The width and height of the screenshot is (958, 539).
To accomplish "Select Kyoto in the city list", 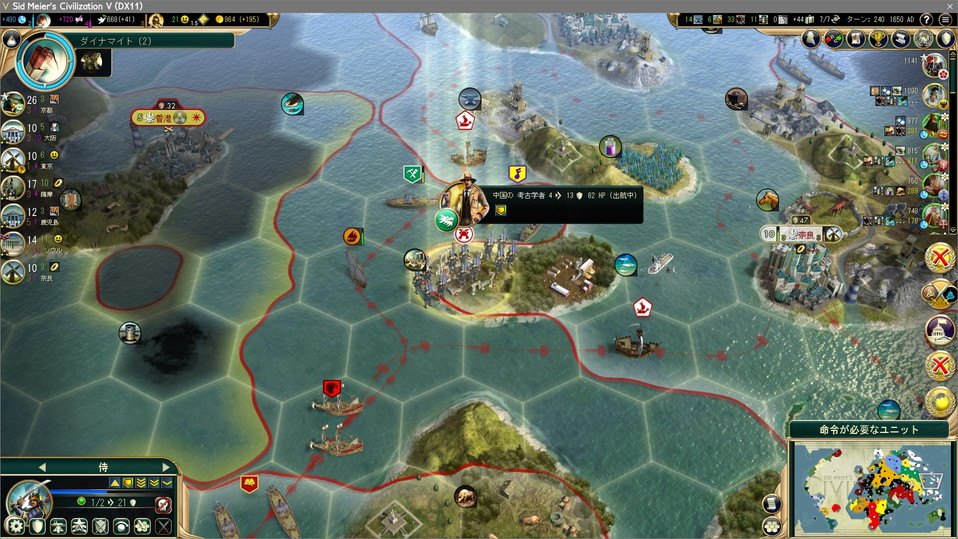I will coord(14,104).
